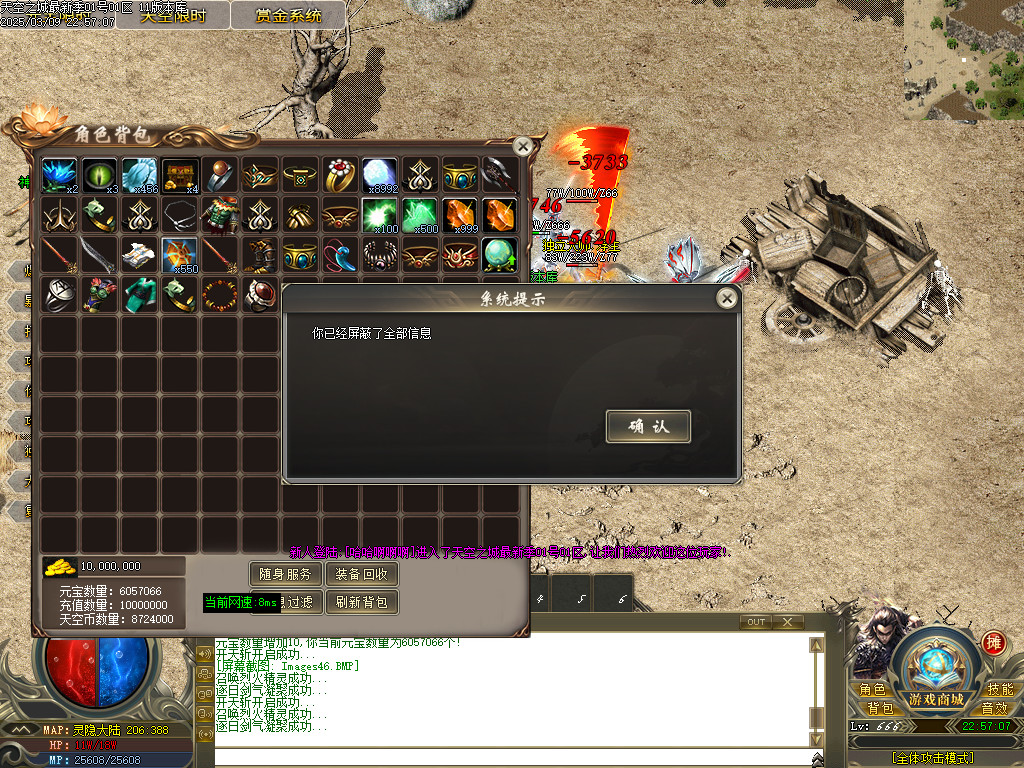Viewport: 1024px width, 768px height.
Task: Open the 随身服务 portable services
Action: click(285, 574)
